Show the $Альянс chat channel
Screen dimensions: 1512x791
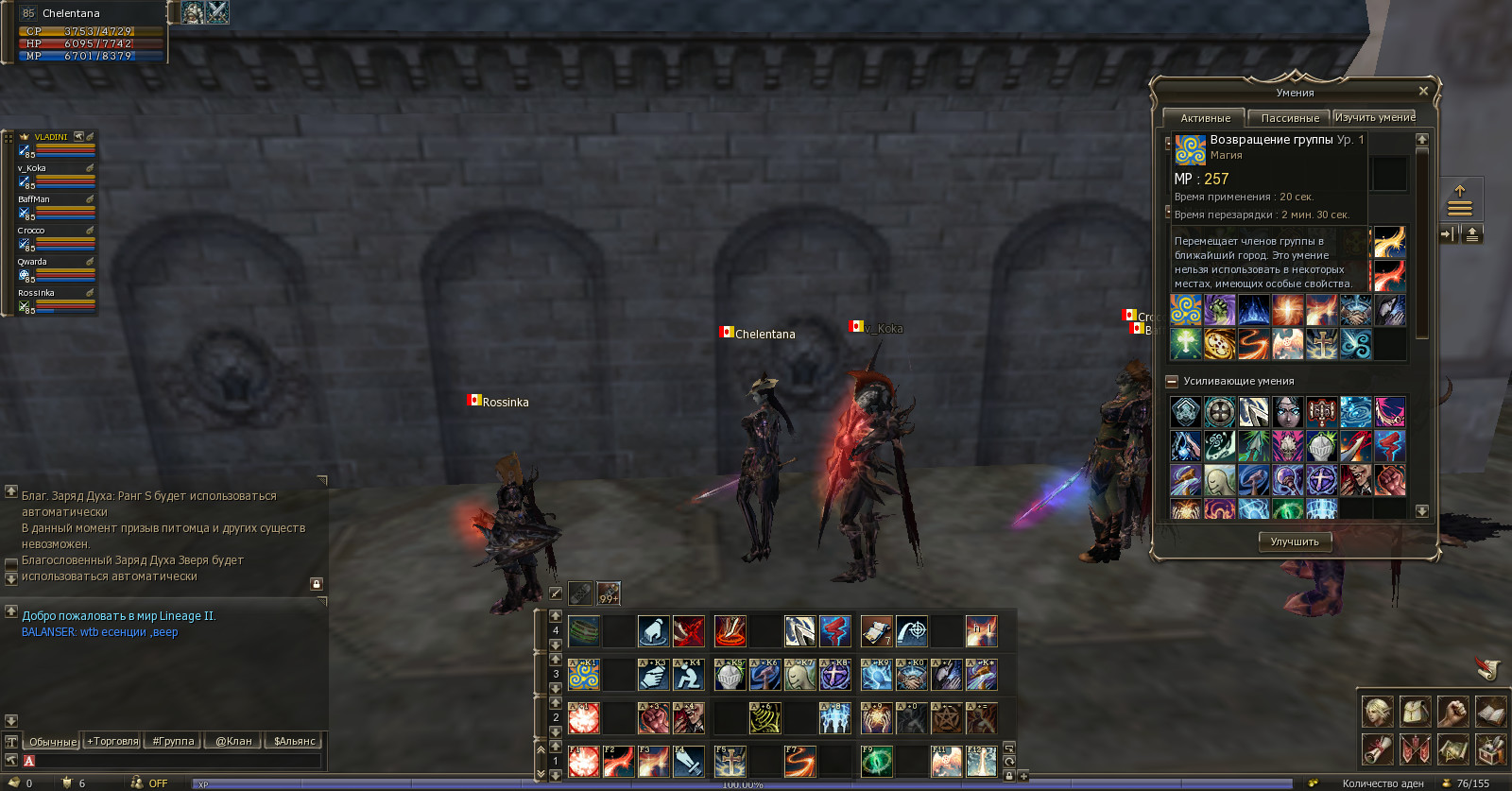point(294,741)
